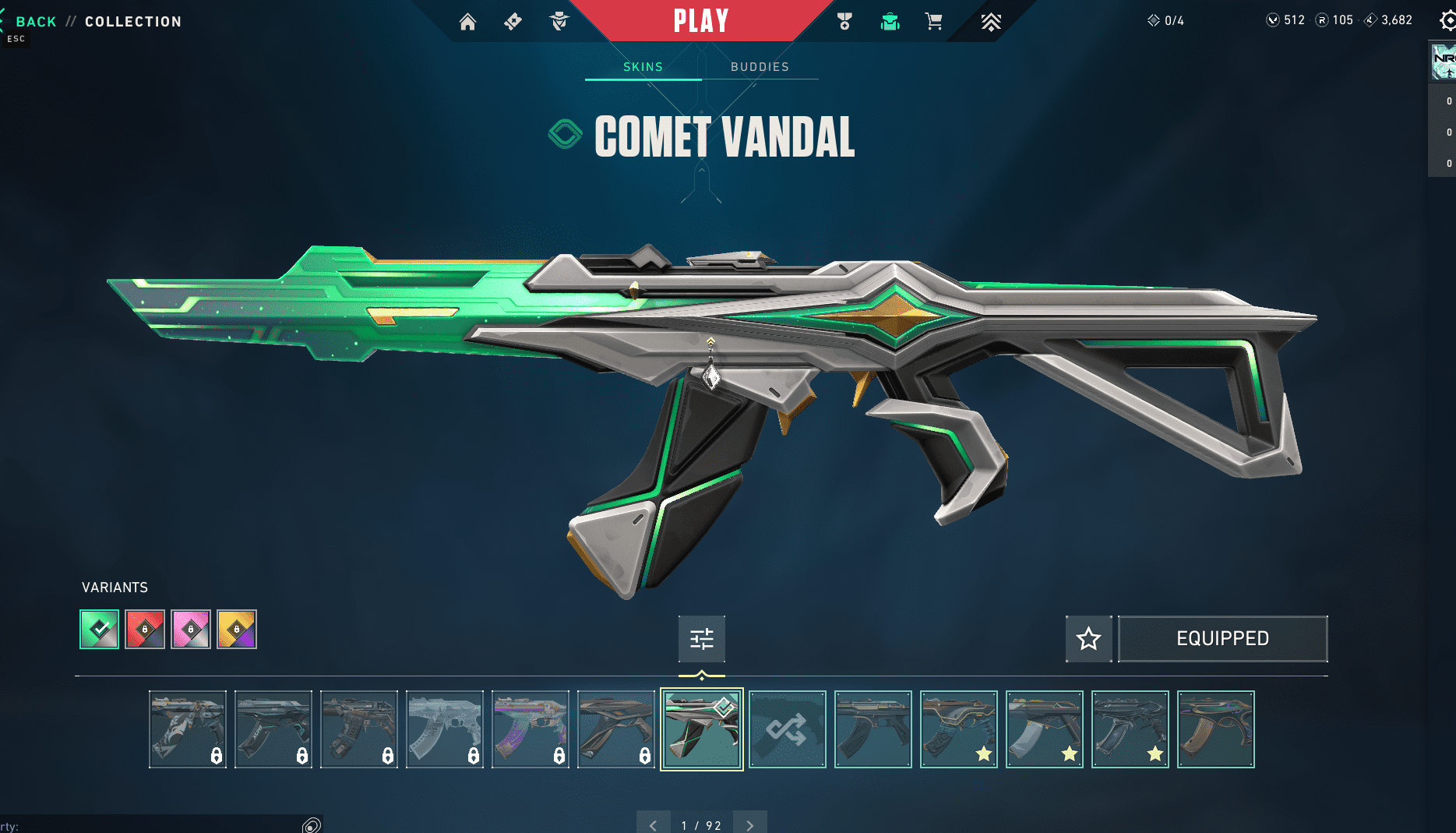Image resolution: width=1456 pixels, height=833 pixels.
Task: Select the highlighted Comet Vandal thumbnail
Action: click(x=701, y=729)
